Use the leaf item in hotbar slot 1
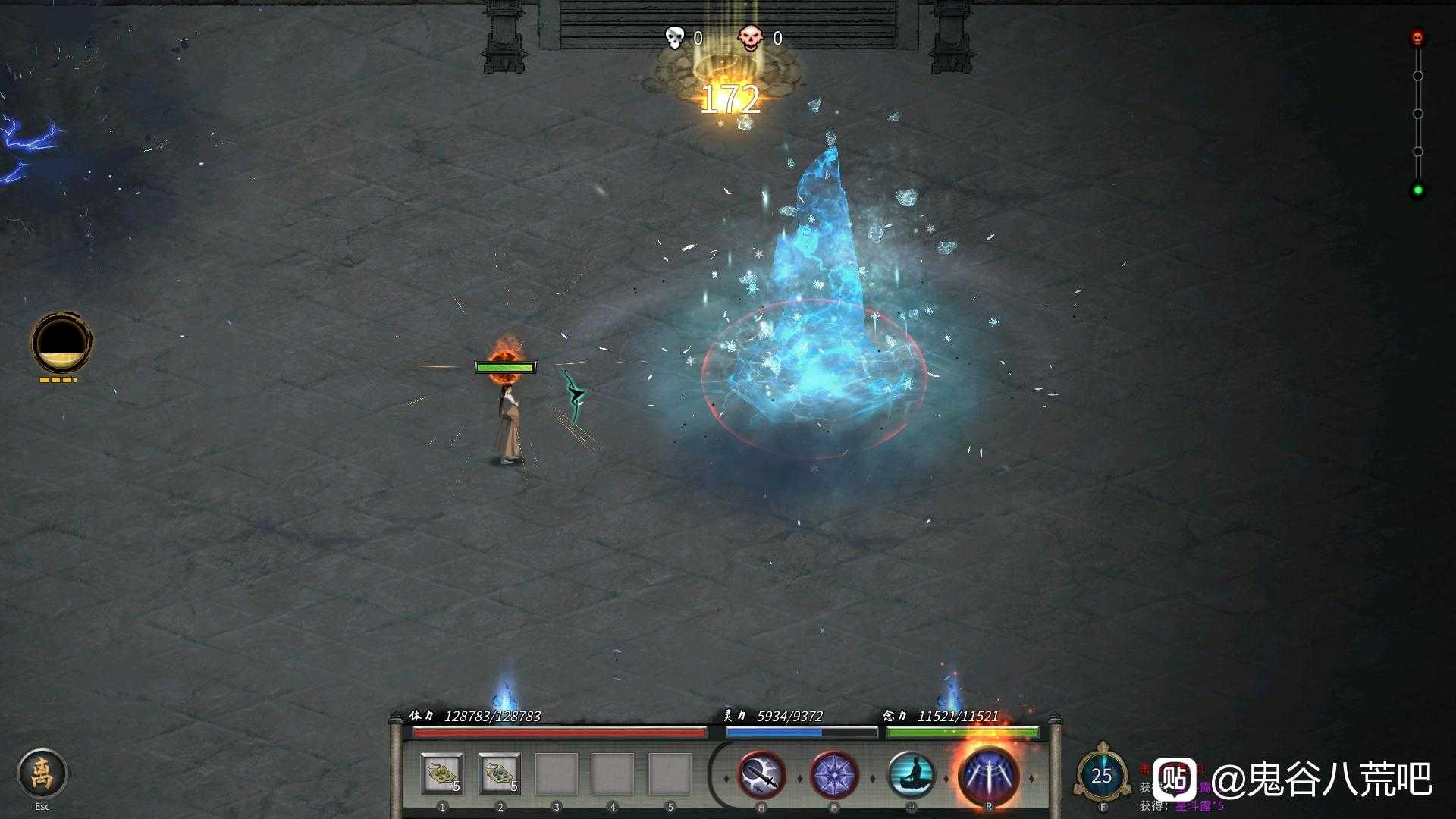1456x819 pixels. [x=442, y=774]
